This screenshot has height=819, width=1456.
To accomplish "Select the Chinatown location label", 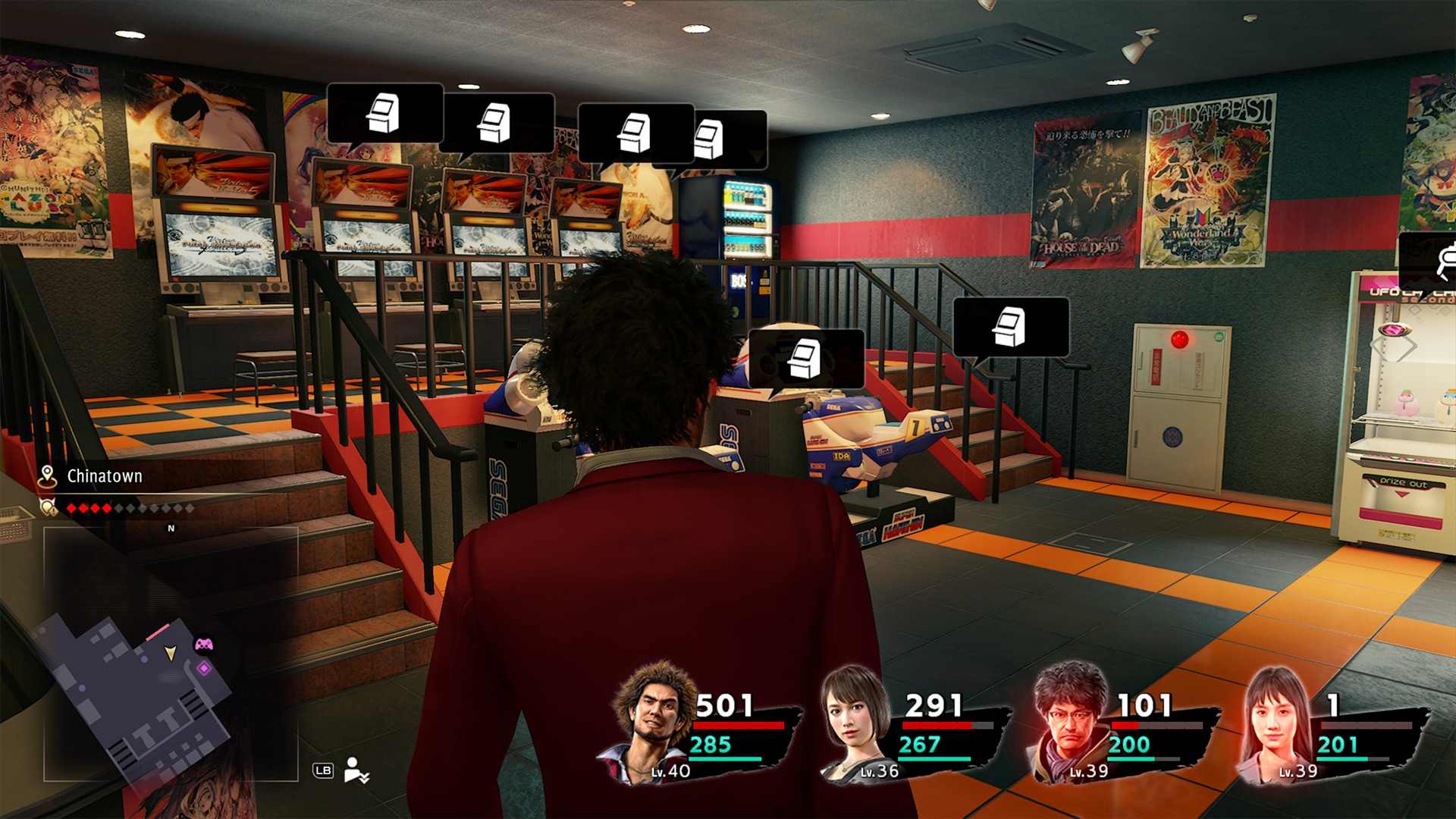I will [x=104, y=476].
